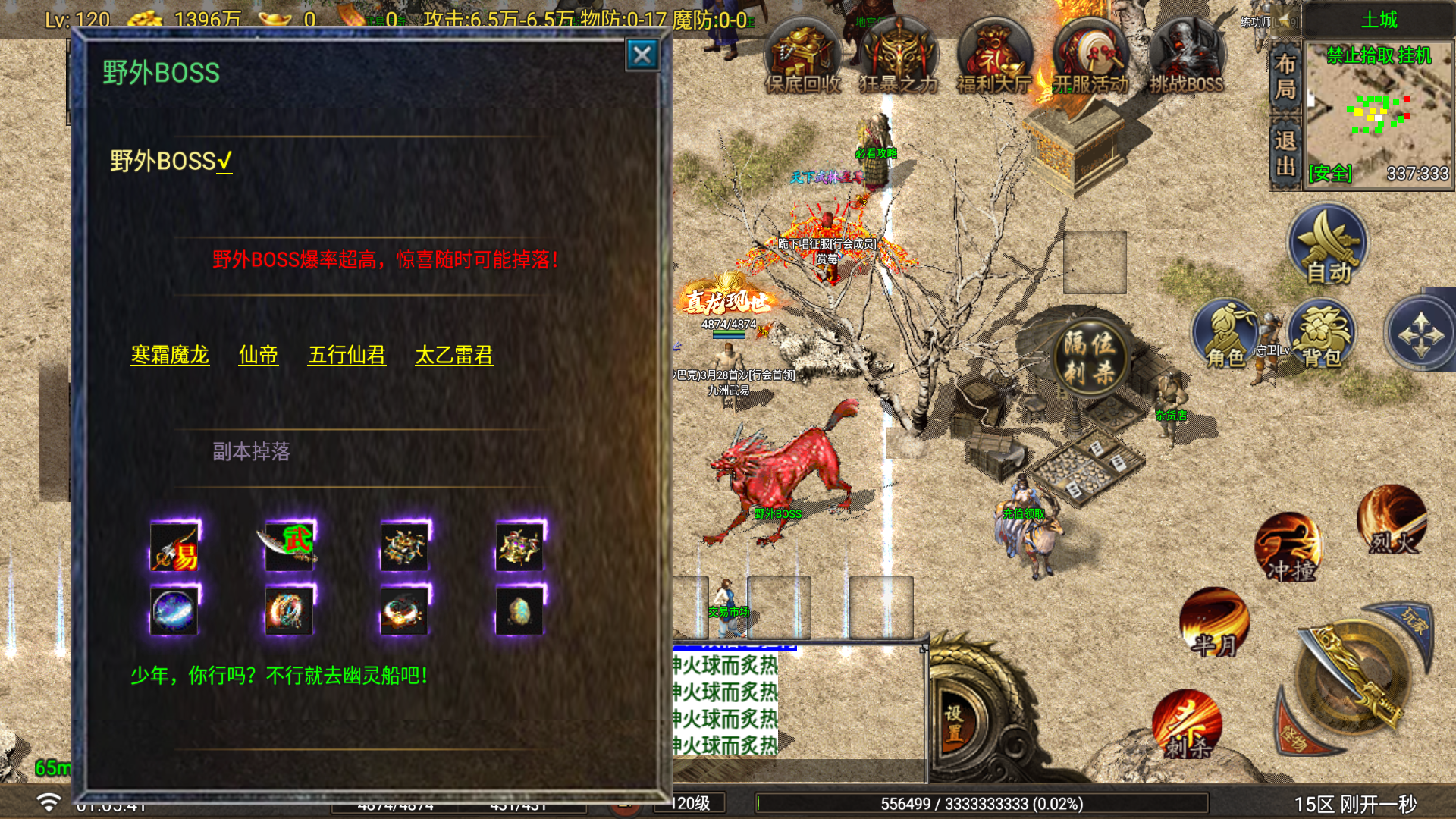Open the 挑战BOSS menu

(1186, 61)
